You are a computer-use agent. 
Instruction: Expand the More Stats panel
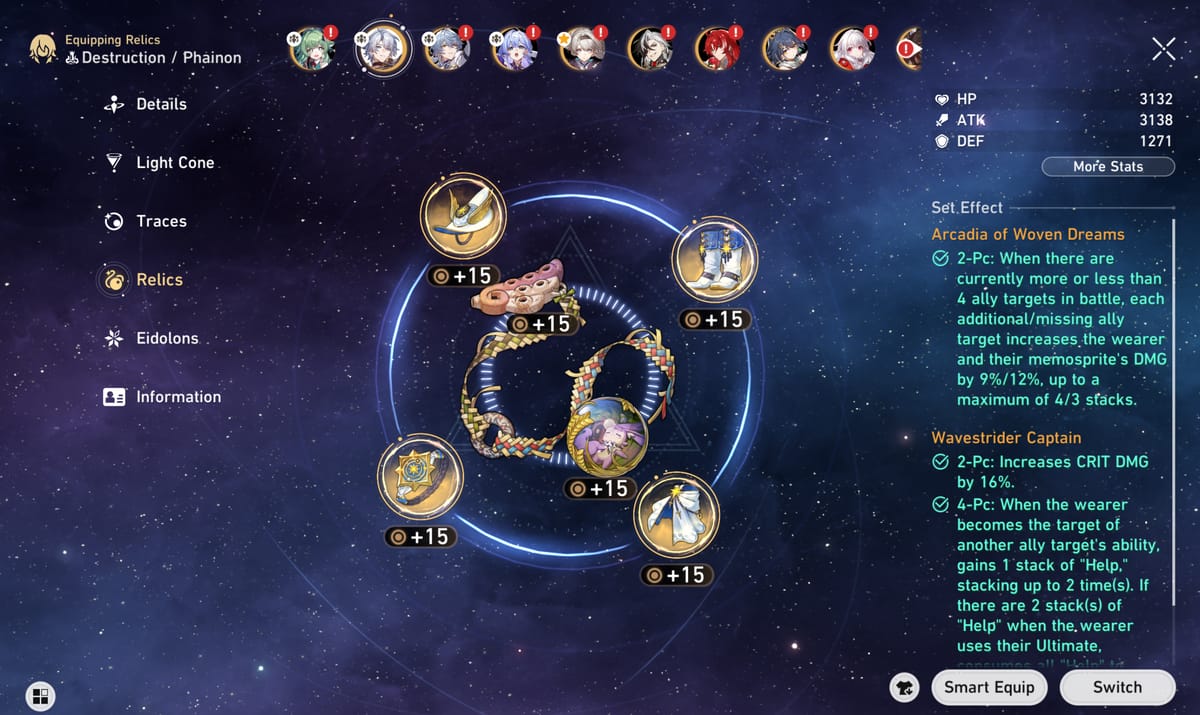(1108, 166)
